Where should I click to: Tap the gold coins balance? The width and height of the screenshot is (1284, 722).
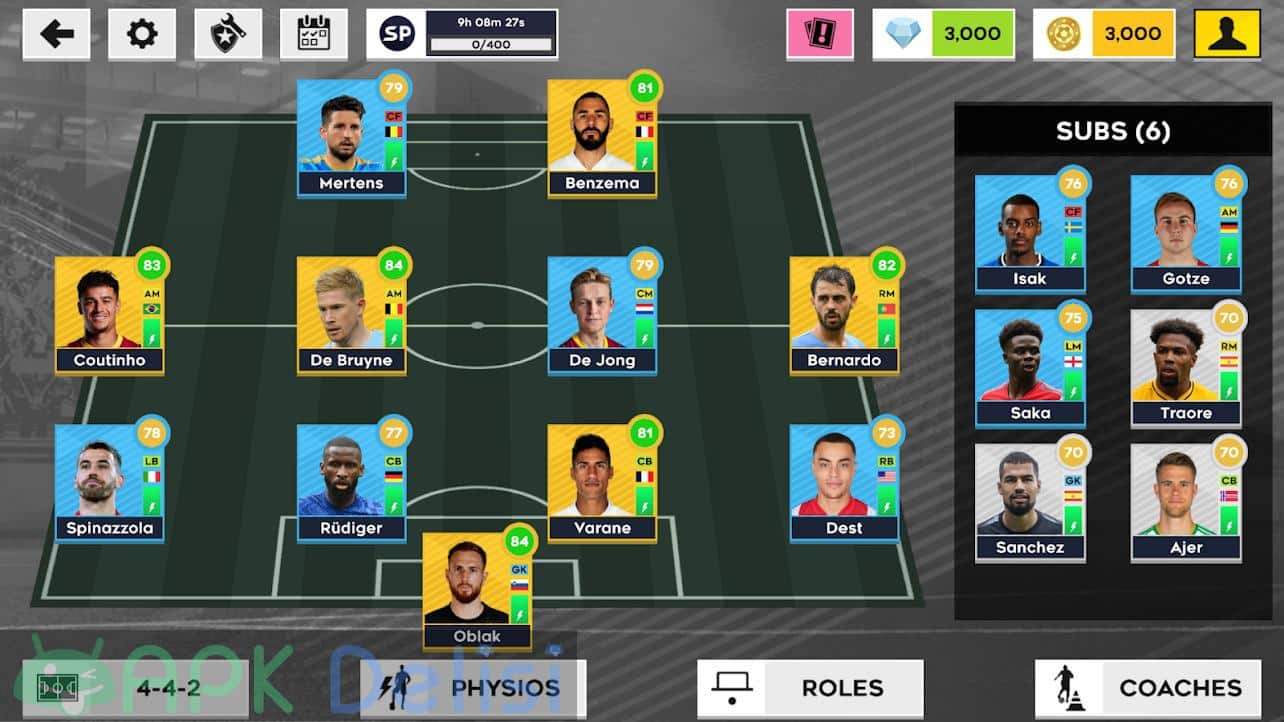pyautogui.click(x=1103, y=34)
